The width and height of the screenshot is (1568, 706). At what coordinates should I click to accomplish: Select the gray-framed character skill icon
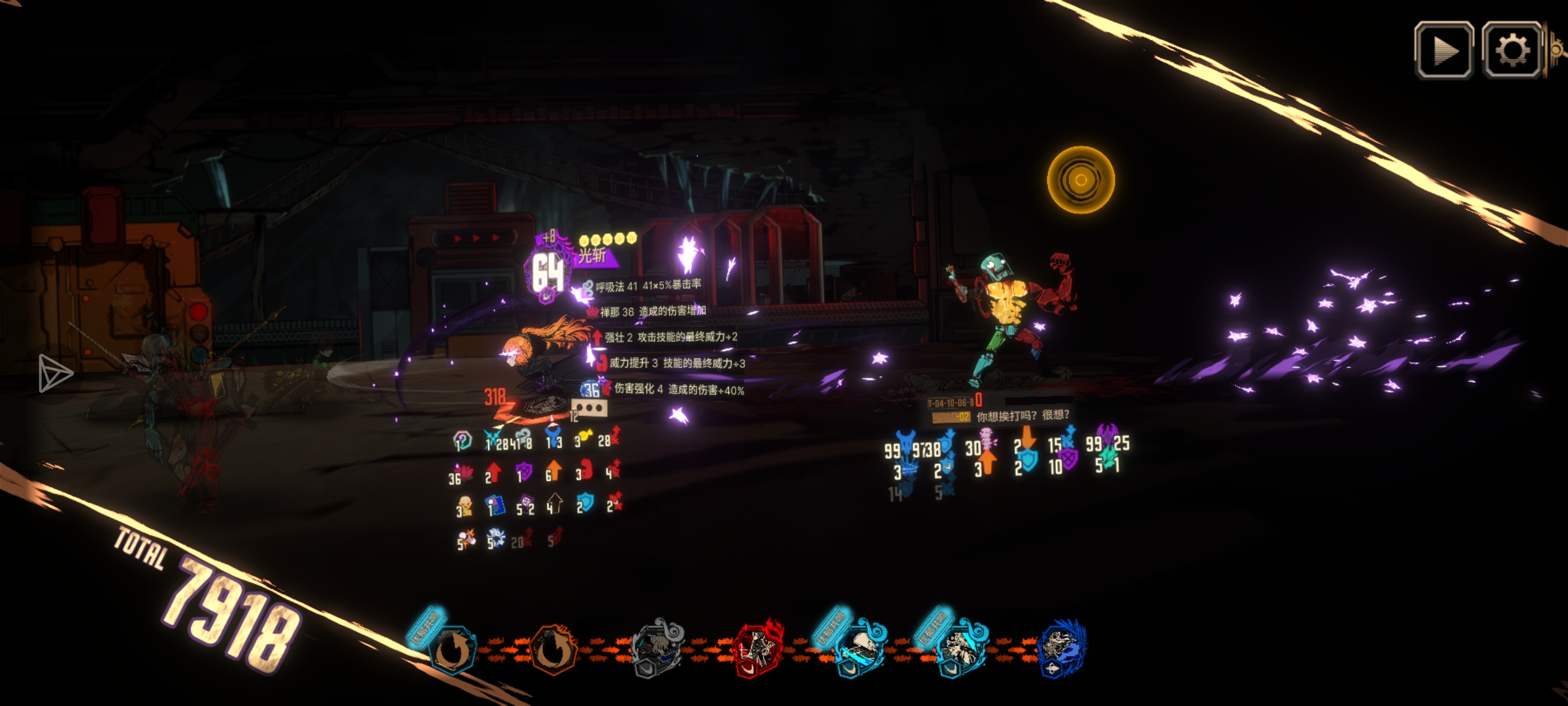tap(657, 648)
